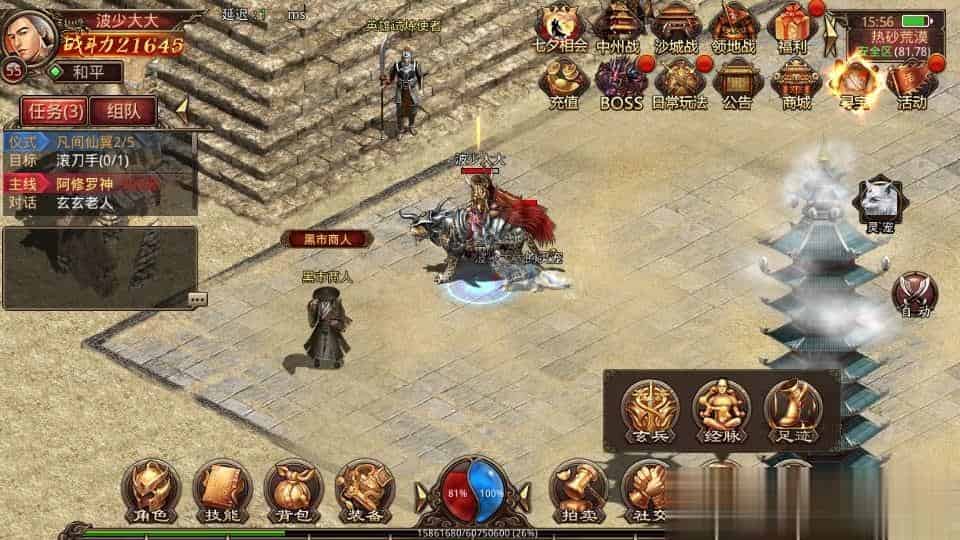Screen dimensions: 960x540
Task: Open the 商城 shop icon
Action: [796, 82]
